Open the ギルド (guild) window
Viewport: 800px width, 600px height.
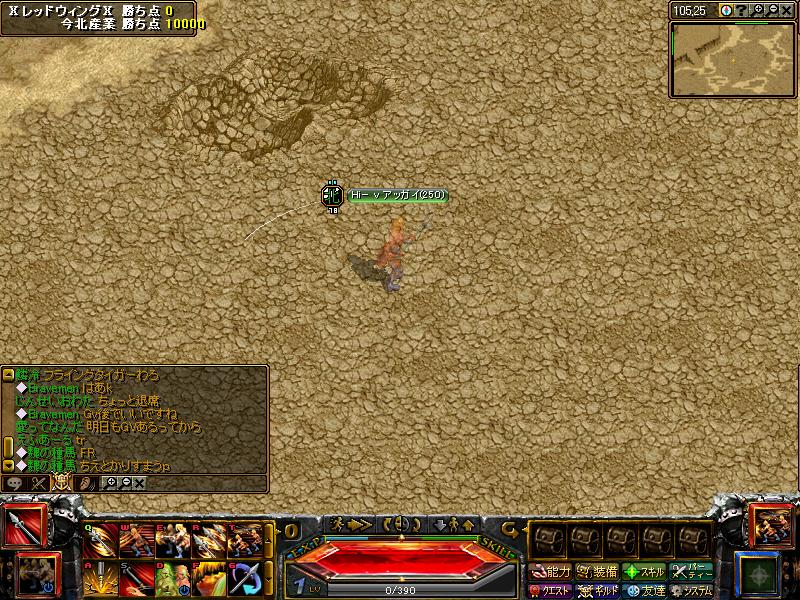point(598,590)
